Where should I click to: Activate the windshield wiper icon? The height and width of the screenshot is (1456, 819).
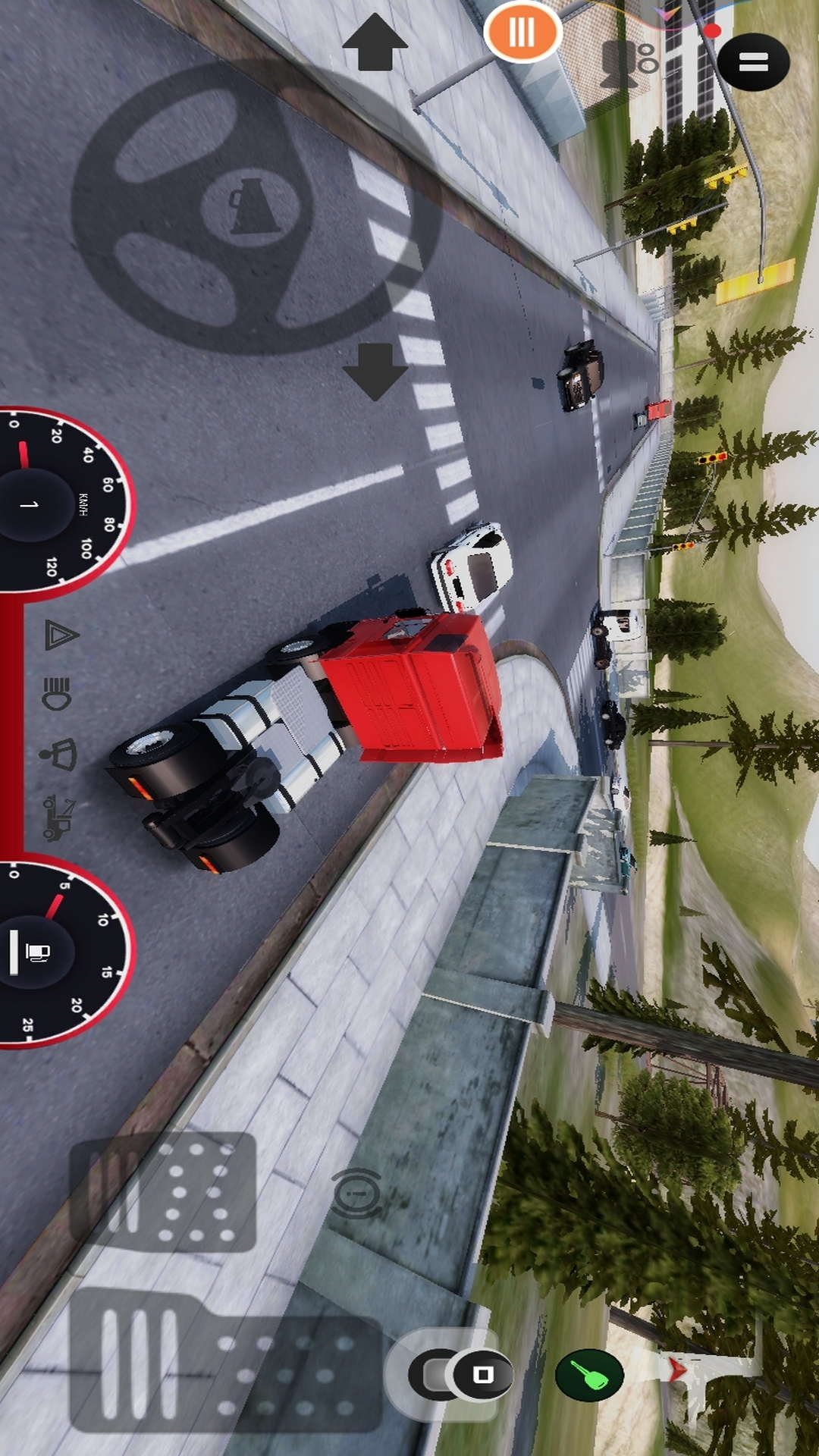[x=59, y=755]
